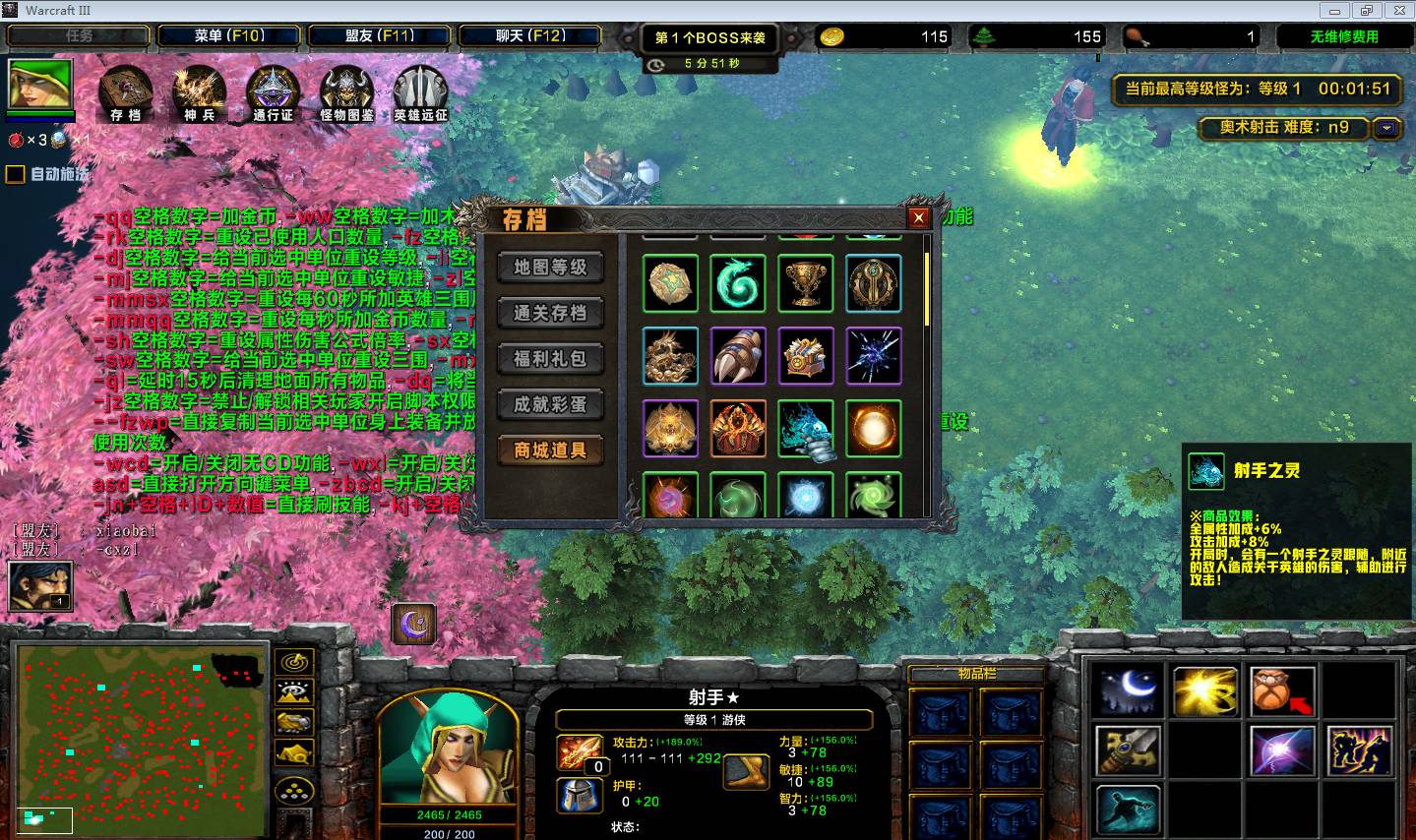The image size is (1416, 840).
Task: Open the 盟友 (F11) allies panel
Action: pyautogui.click(x=379, y=36)
